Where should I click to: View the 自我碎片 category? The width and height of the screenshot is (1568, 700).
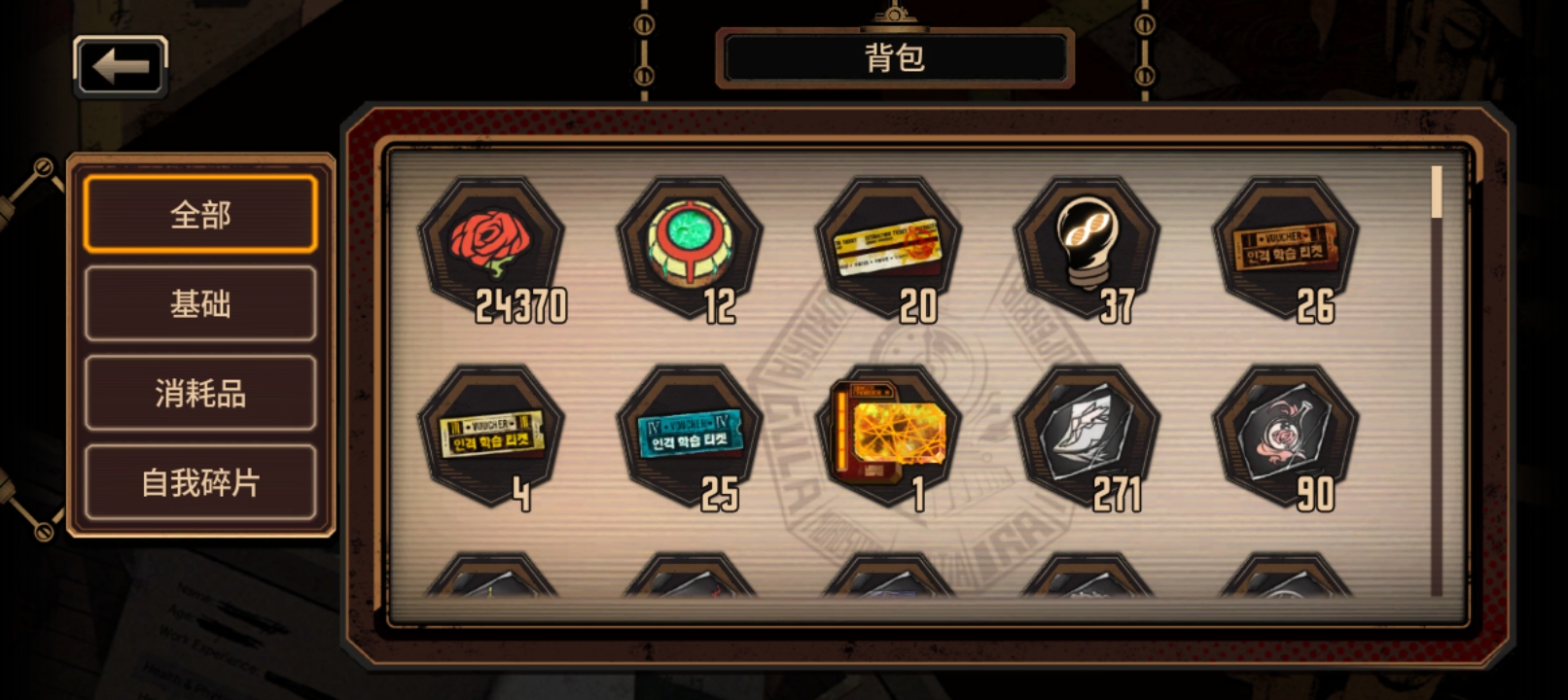pos(199,482)
